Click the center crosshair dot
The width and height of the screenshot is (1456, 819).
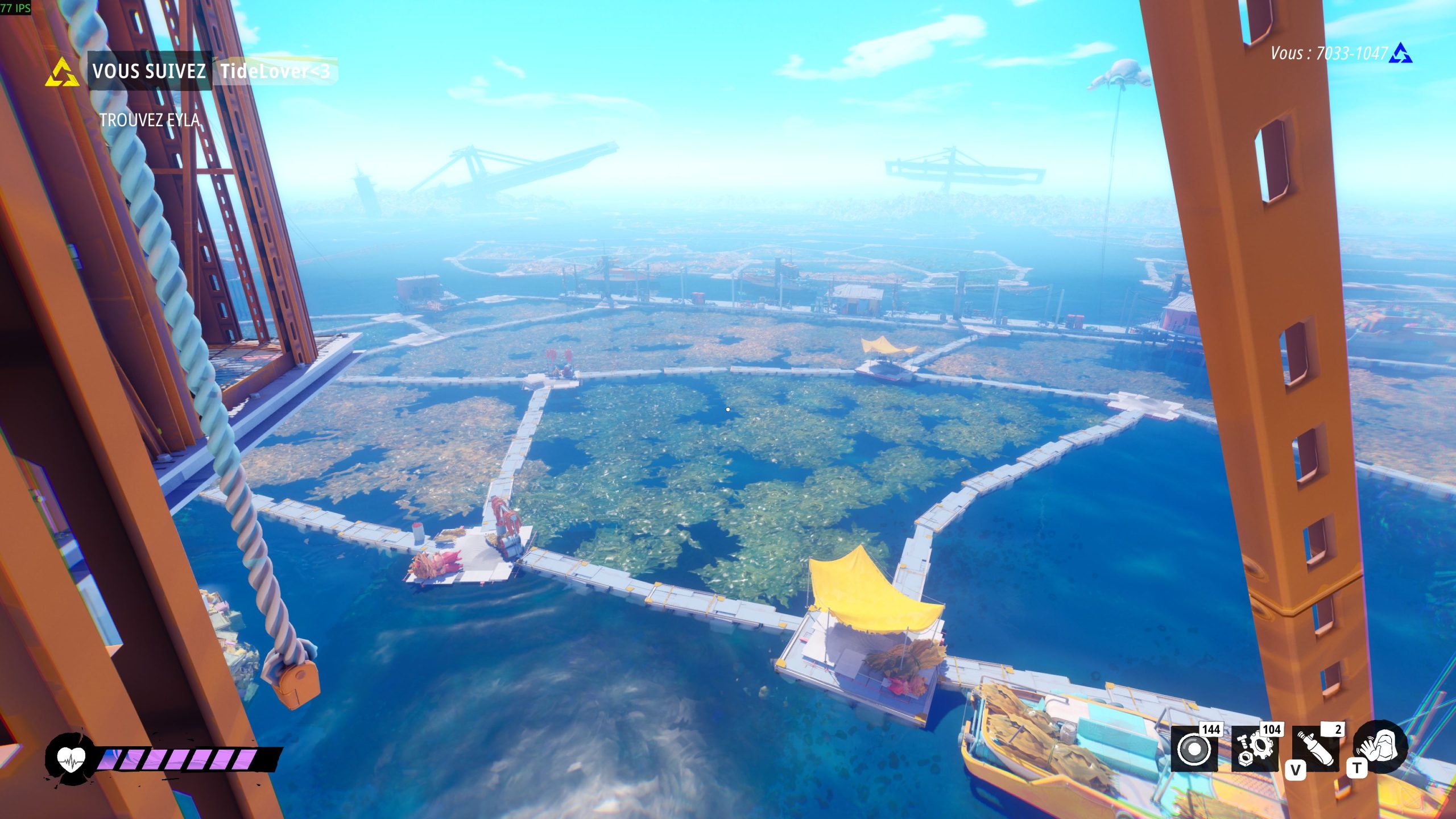(x=728, y=408)
